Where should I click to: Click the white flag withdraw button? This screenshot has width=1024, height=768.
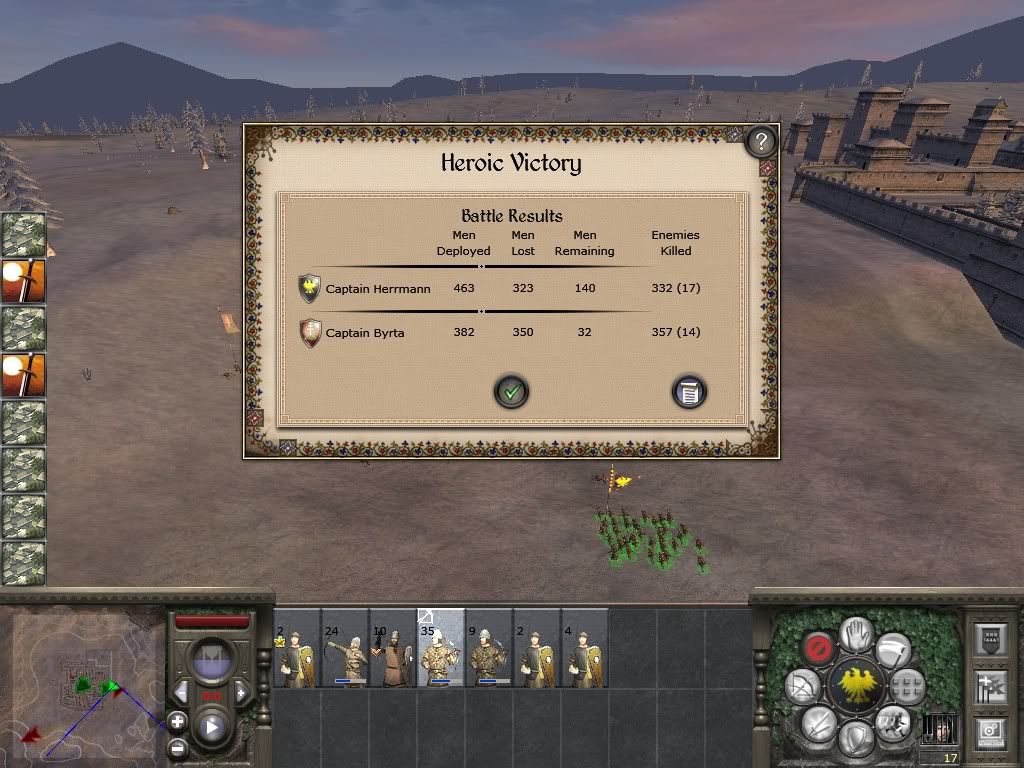(x=894, y=650)
